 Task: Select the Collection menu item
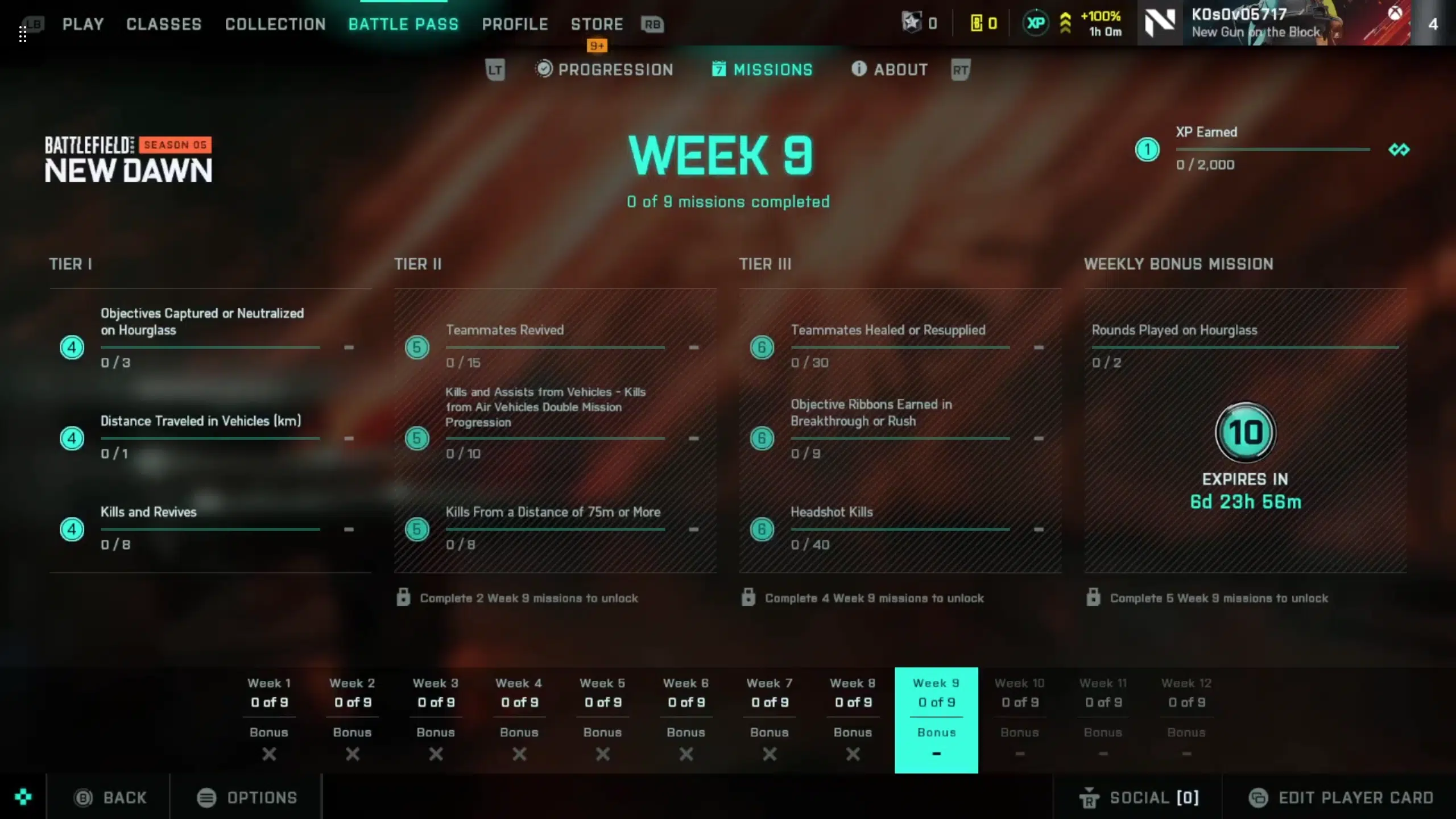click(x=275, y=24)
